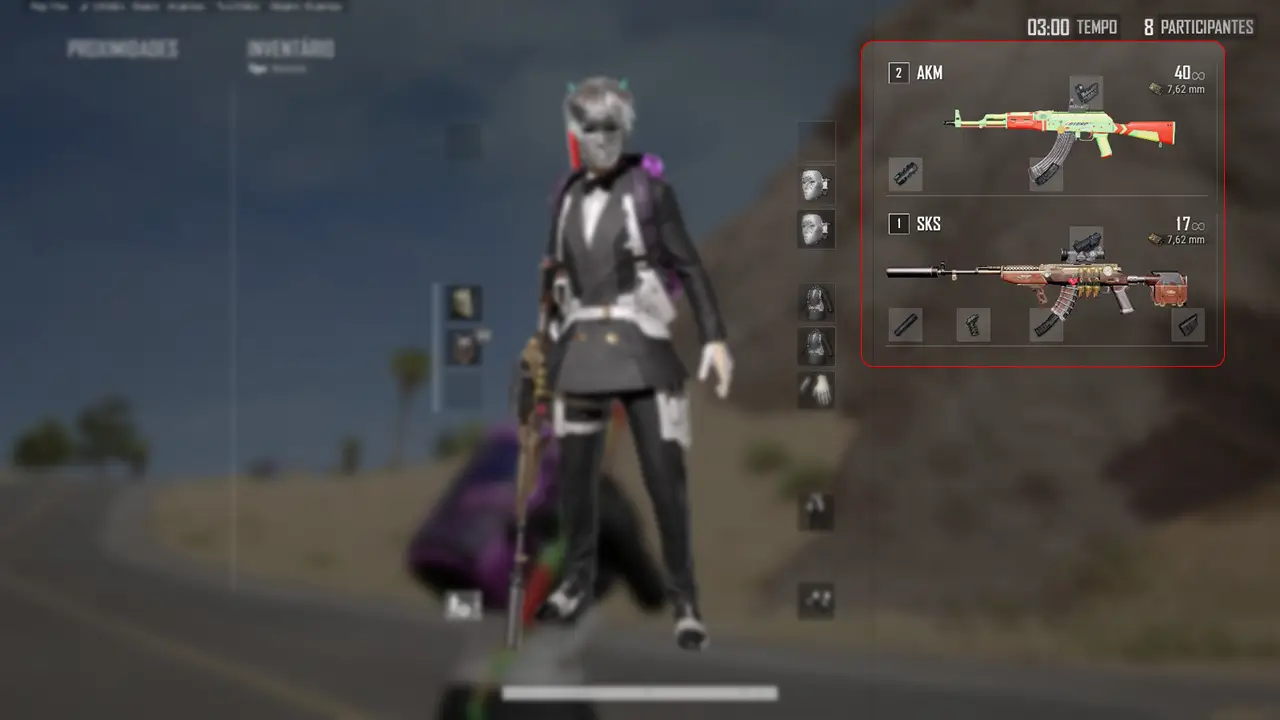Click the 7,62 mm ammo icon beside the SKS
The width and height of the screenshot is (1280, 720).
(1156, 237)
